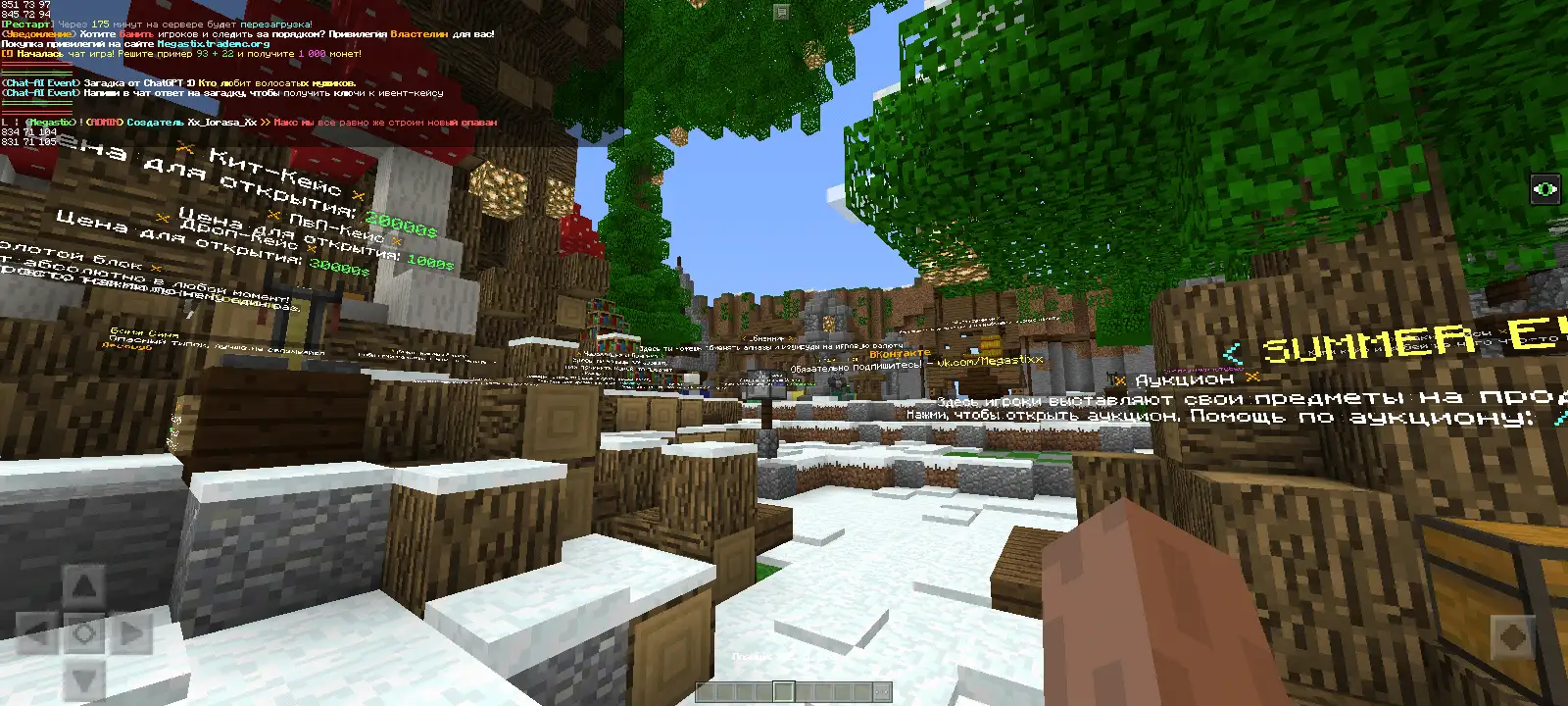Strafe right with the right arrow
The height and width of the screenshot is (706, 1568).
pyautogui.click(x=132, y=634)
